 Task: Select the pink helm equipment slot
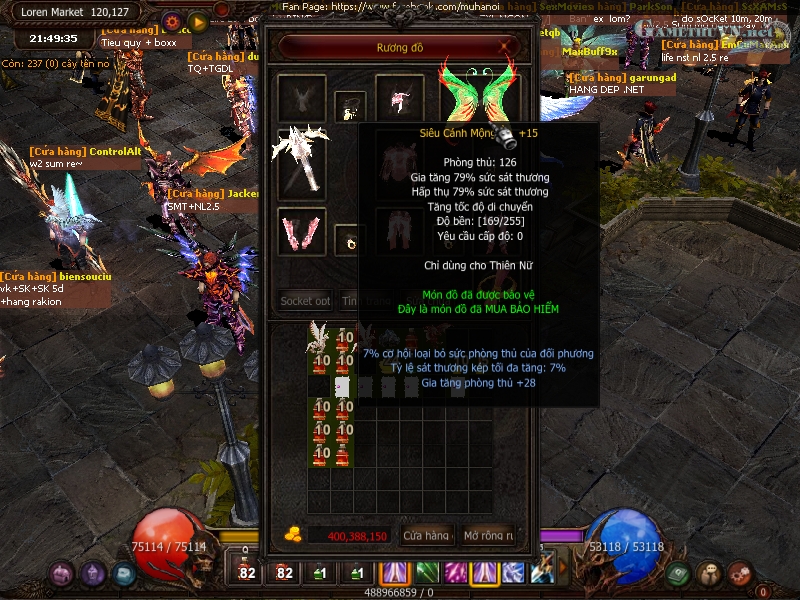[400, 98]
